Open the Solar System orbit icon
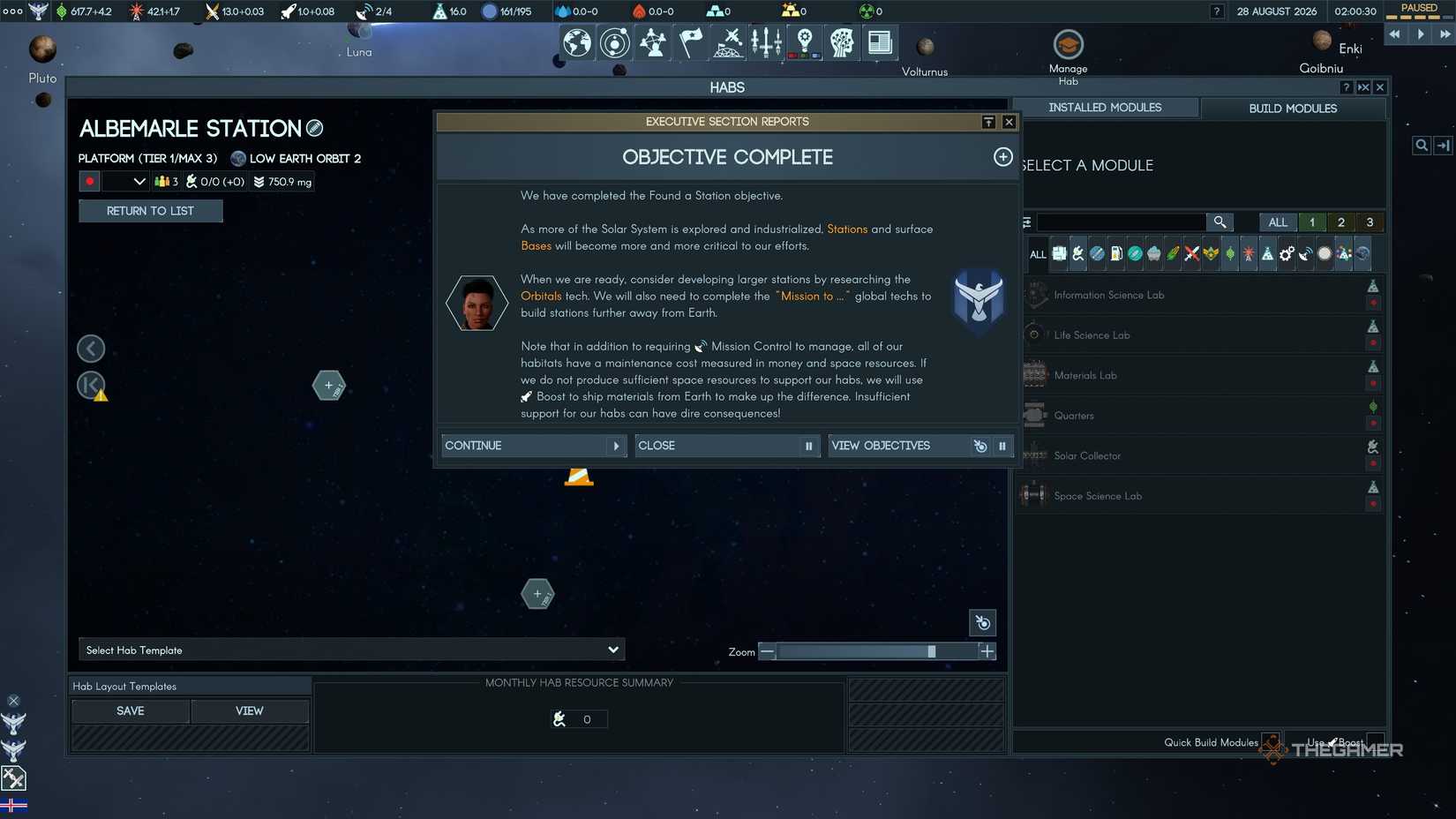Viewport: 1456px width, 819px height. (615, 41)
